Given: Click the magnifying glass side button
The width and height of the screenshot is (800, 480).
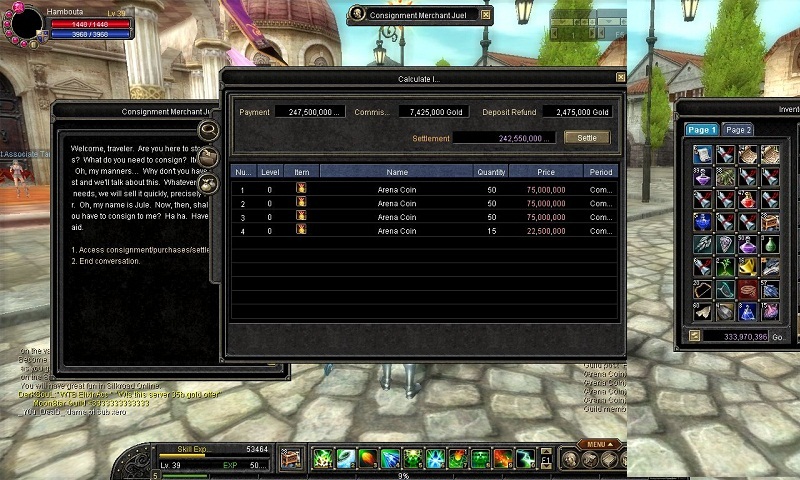Looking at the screenshot, I should tap(209, 130).
